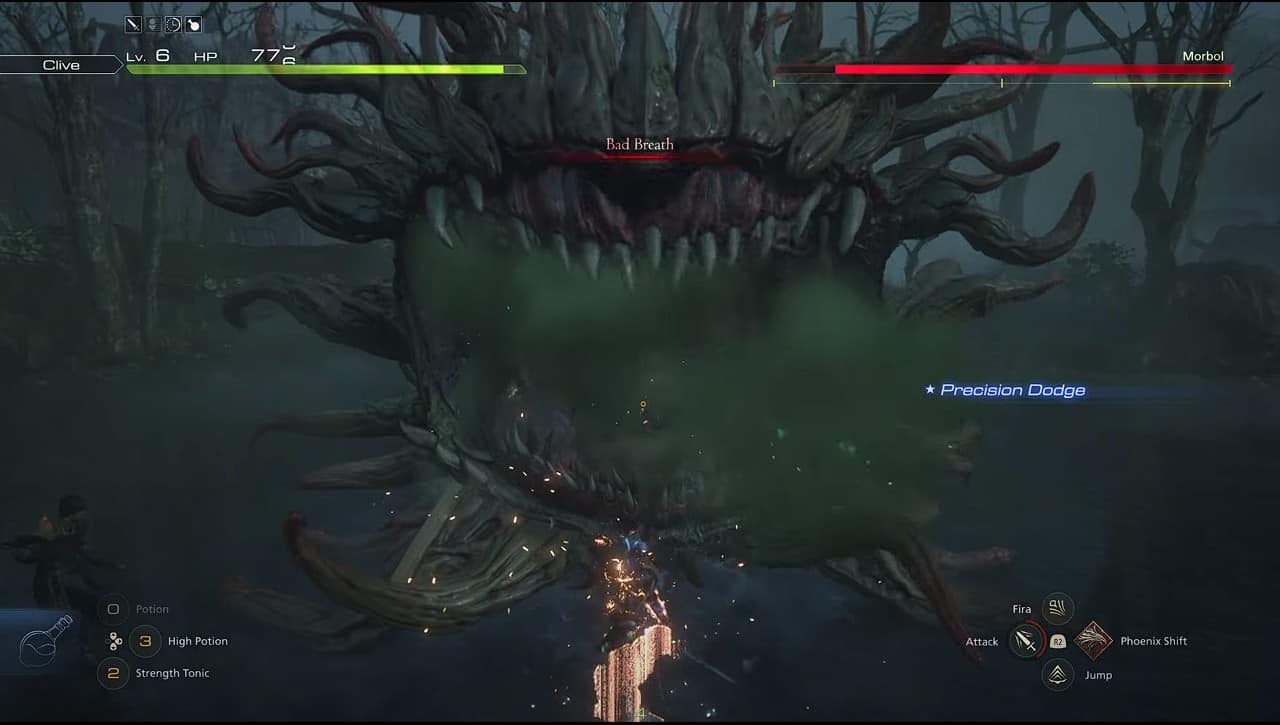The width and height of the screenshot is (1280, 725).
Task: Click the Jump chevron icon
Action: (x=1057, y=674)
